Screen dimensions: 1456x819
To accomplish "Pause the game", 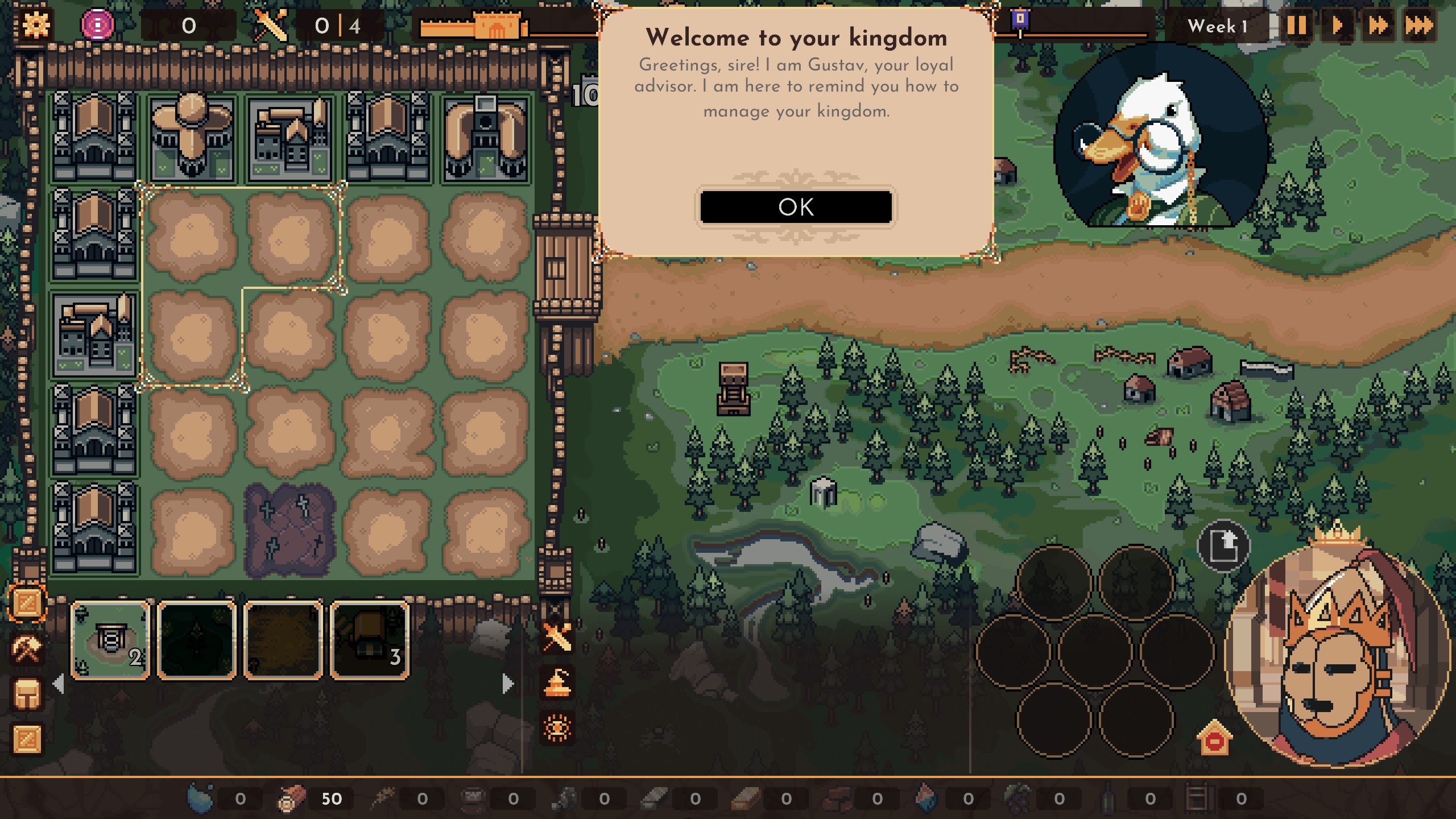I will (x=1296, y=26).
